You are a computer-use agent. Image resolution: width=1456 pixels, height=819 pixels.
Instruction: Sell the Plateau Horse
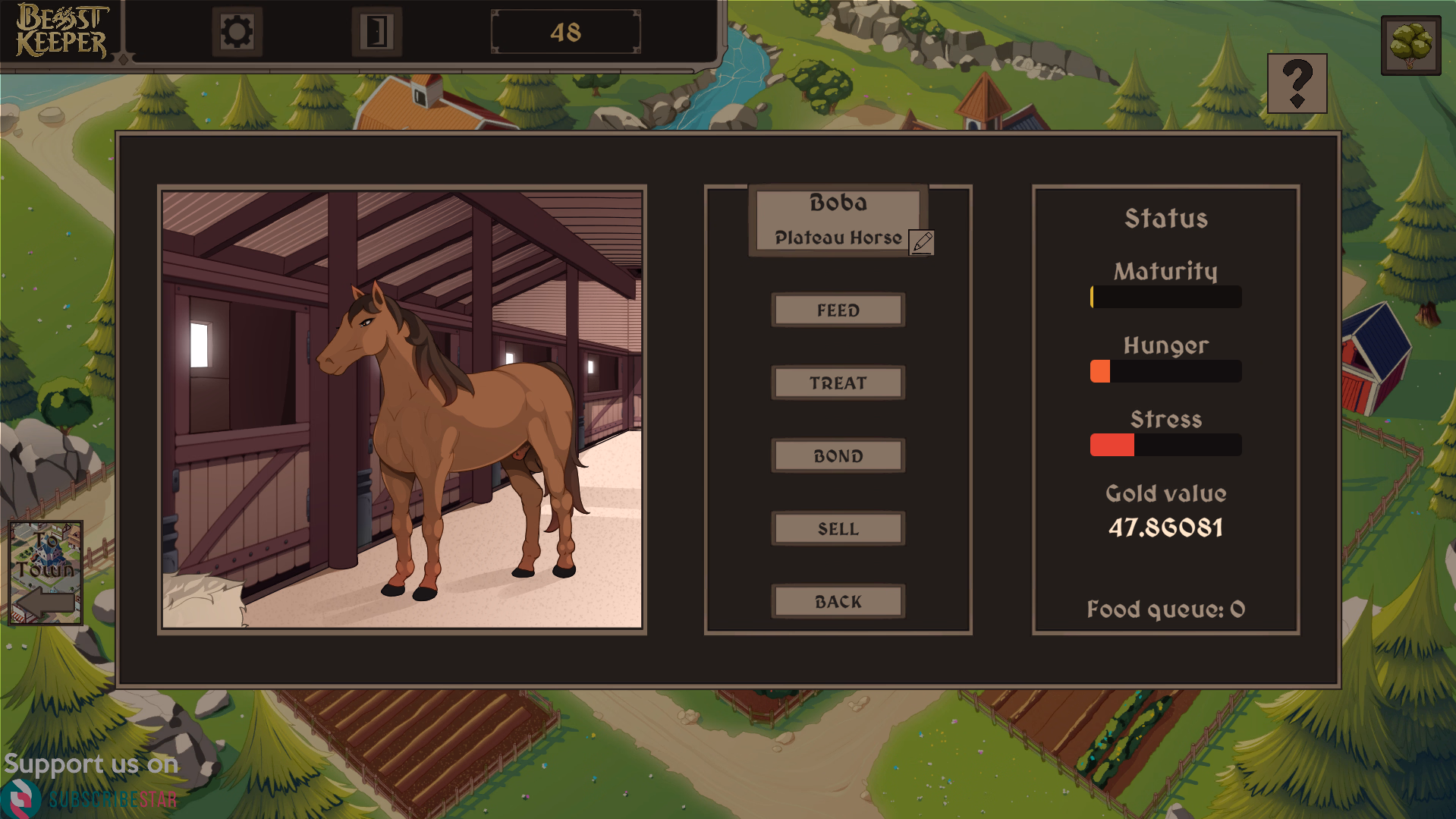(838, 529)
